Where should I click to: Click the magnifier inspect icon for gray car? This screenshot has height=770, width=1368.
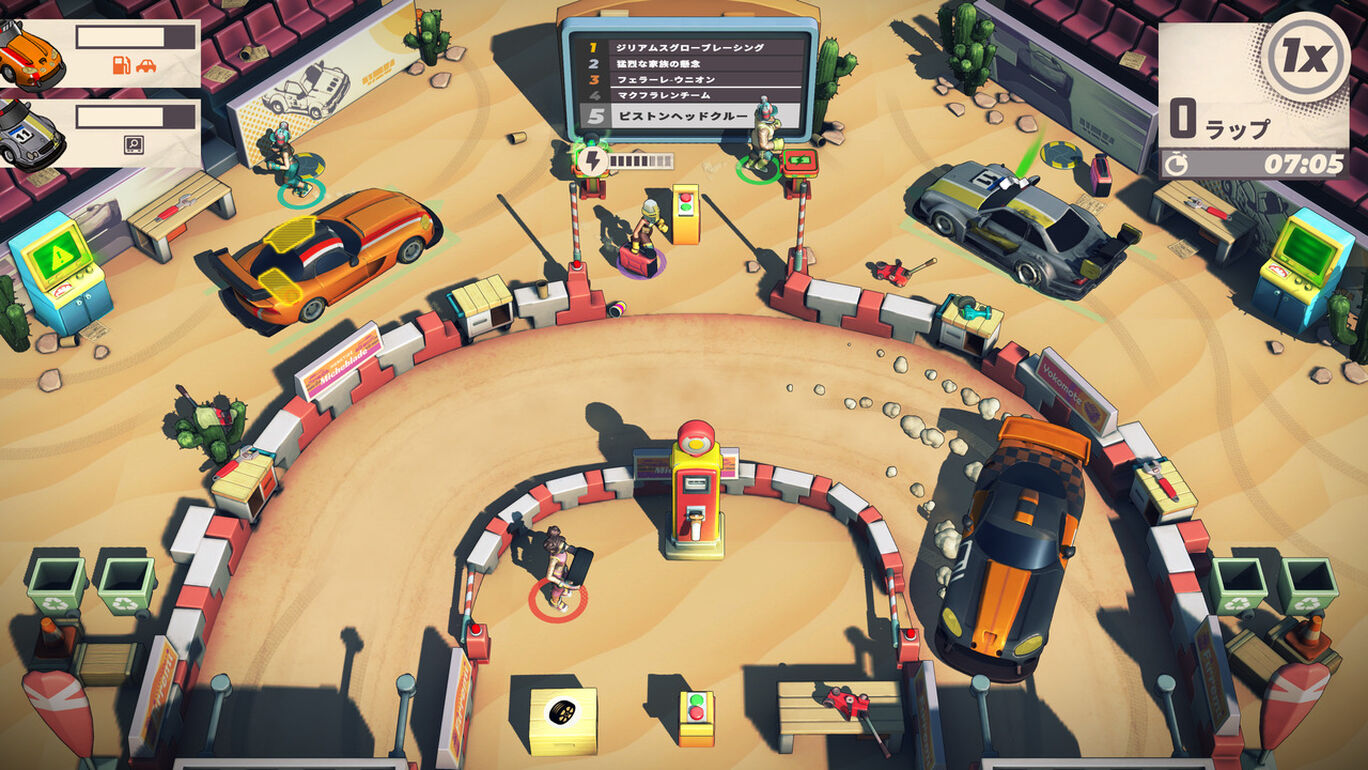pyautogui.click(x=133, y=145)
